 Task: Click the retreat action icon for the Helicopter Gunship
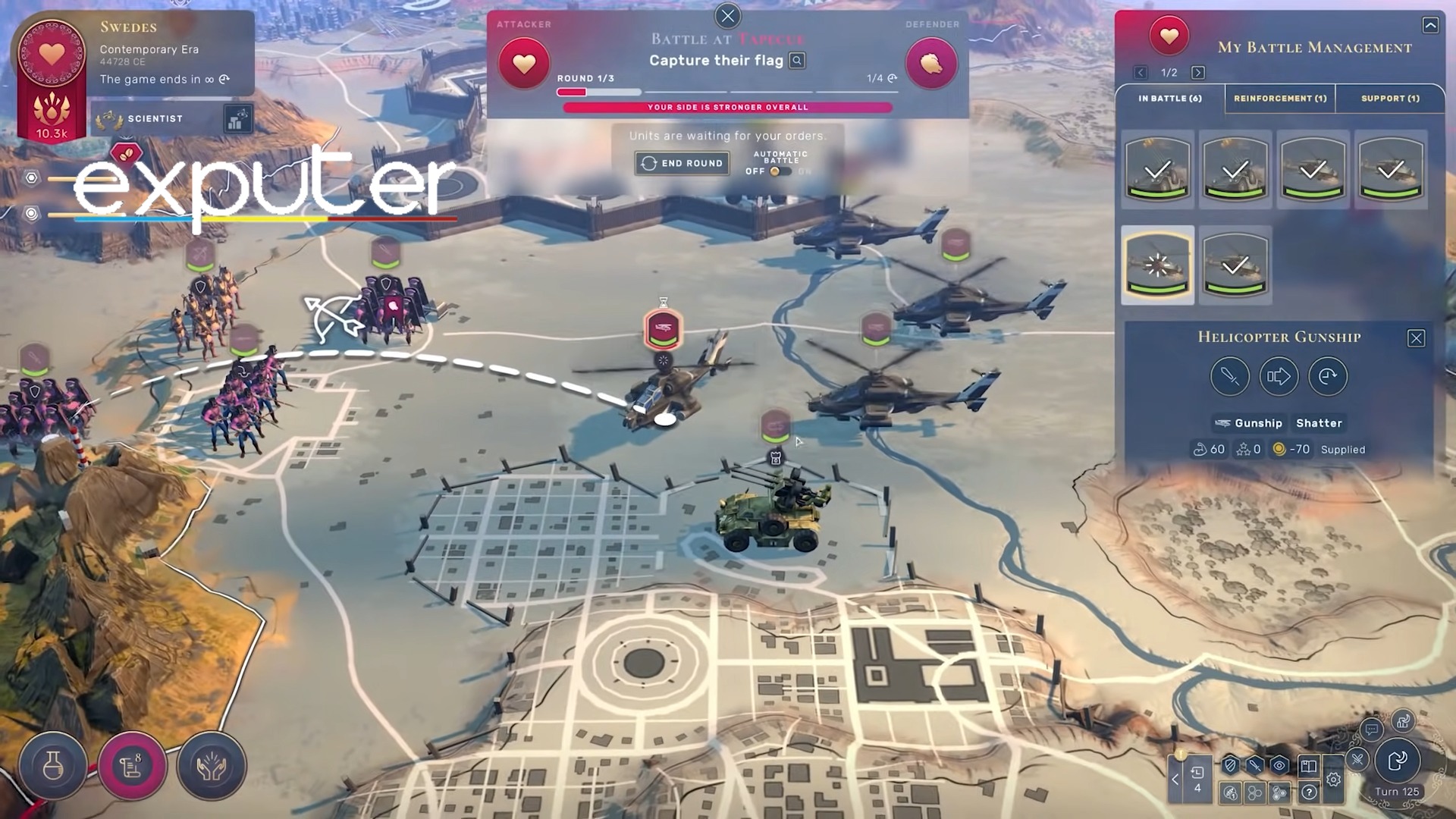1328,376
